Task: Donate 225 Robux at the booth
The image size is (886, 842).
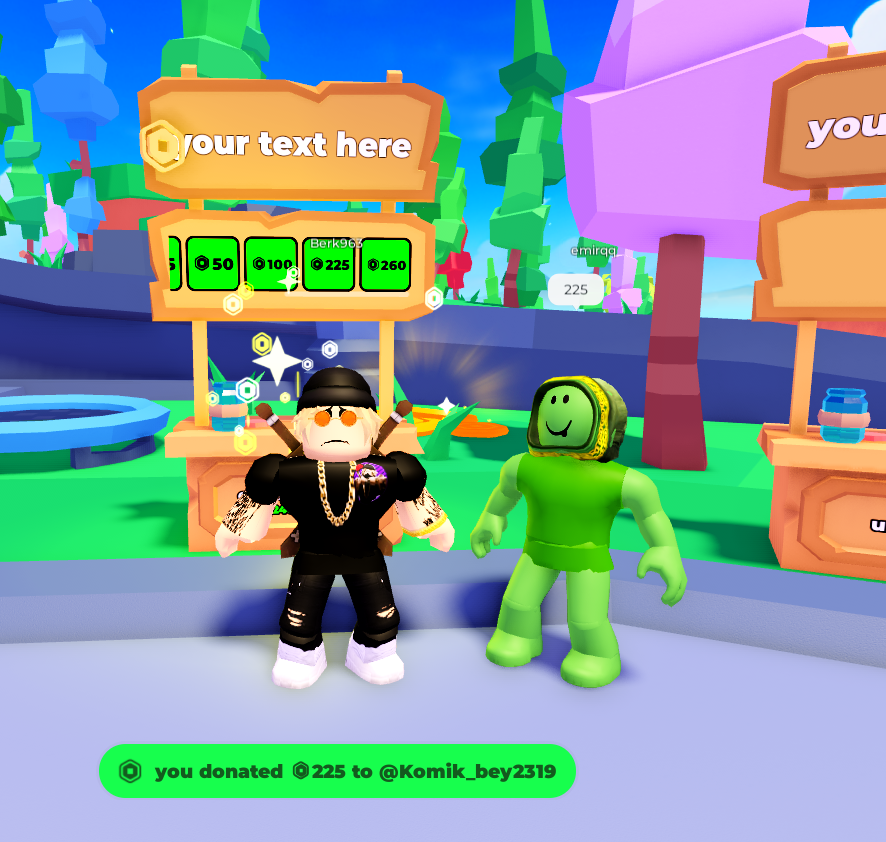Action: click(329, 265)
